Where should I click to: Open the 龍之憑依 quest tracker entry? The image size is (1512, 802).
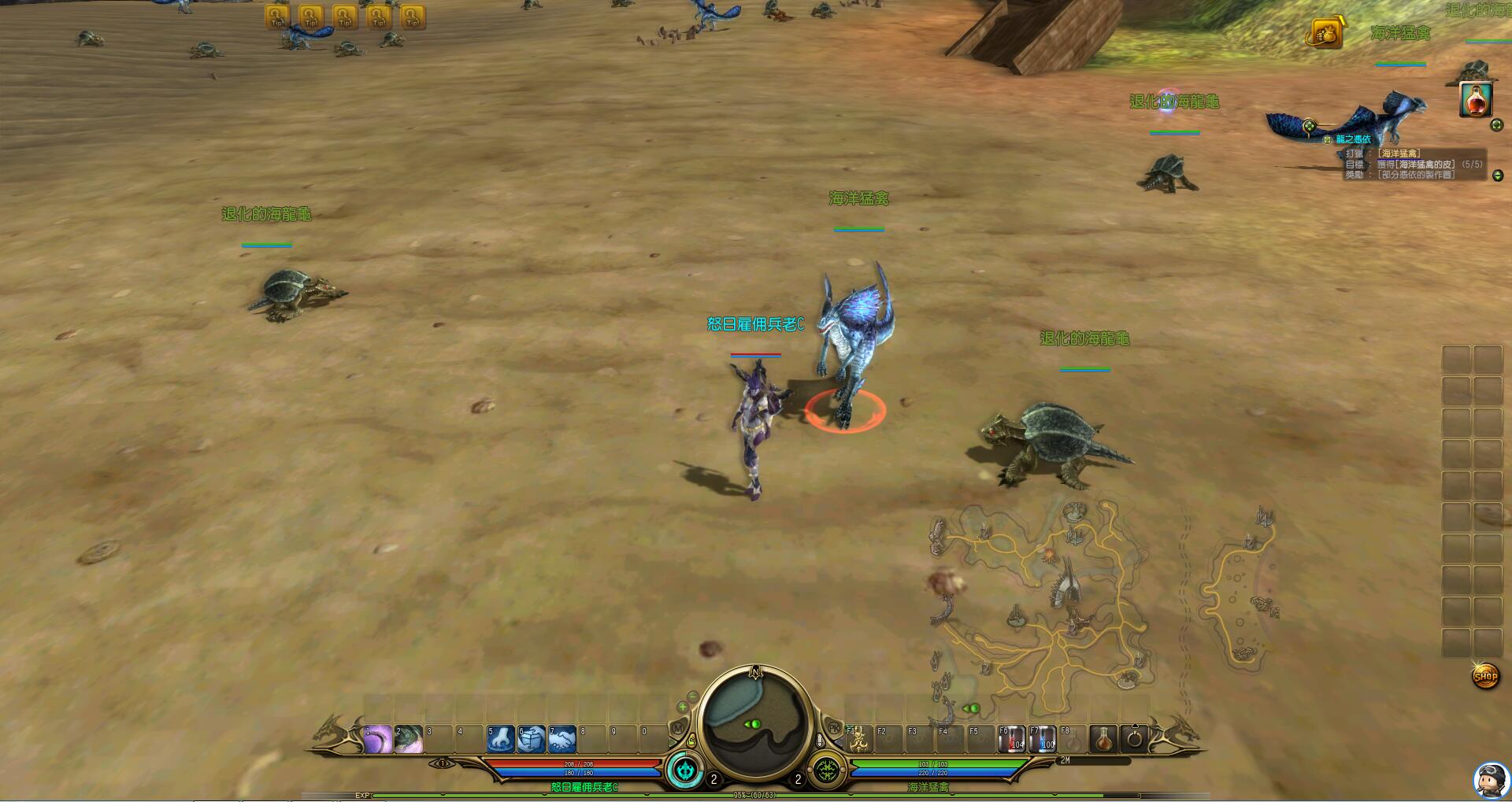pos(1352,139)
